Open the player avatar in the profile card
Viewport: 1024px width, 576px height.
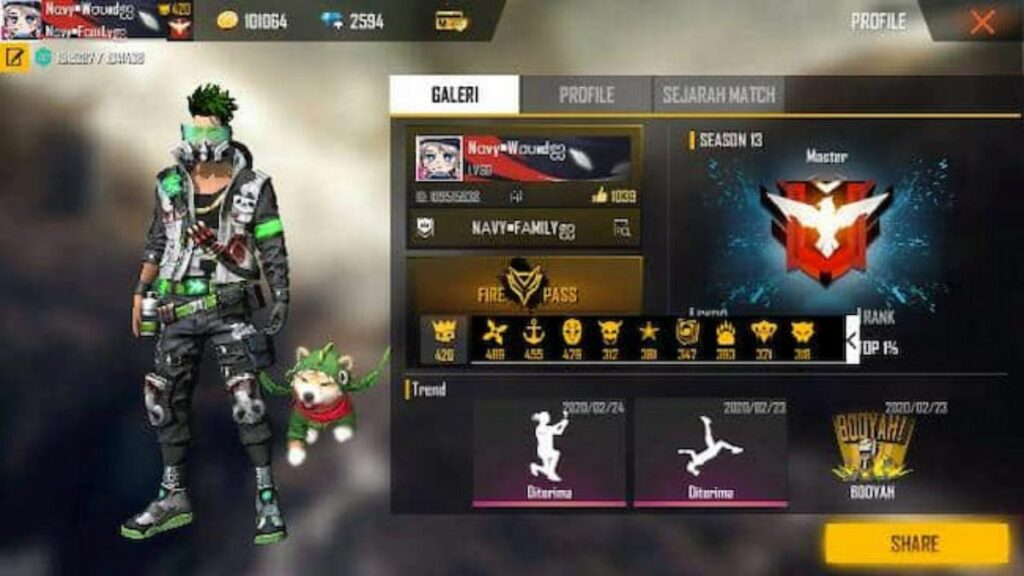click(x=439, y=159)
